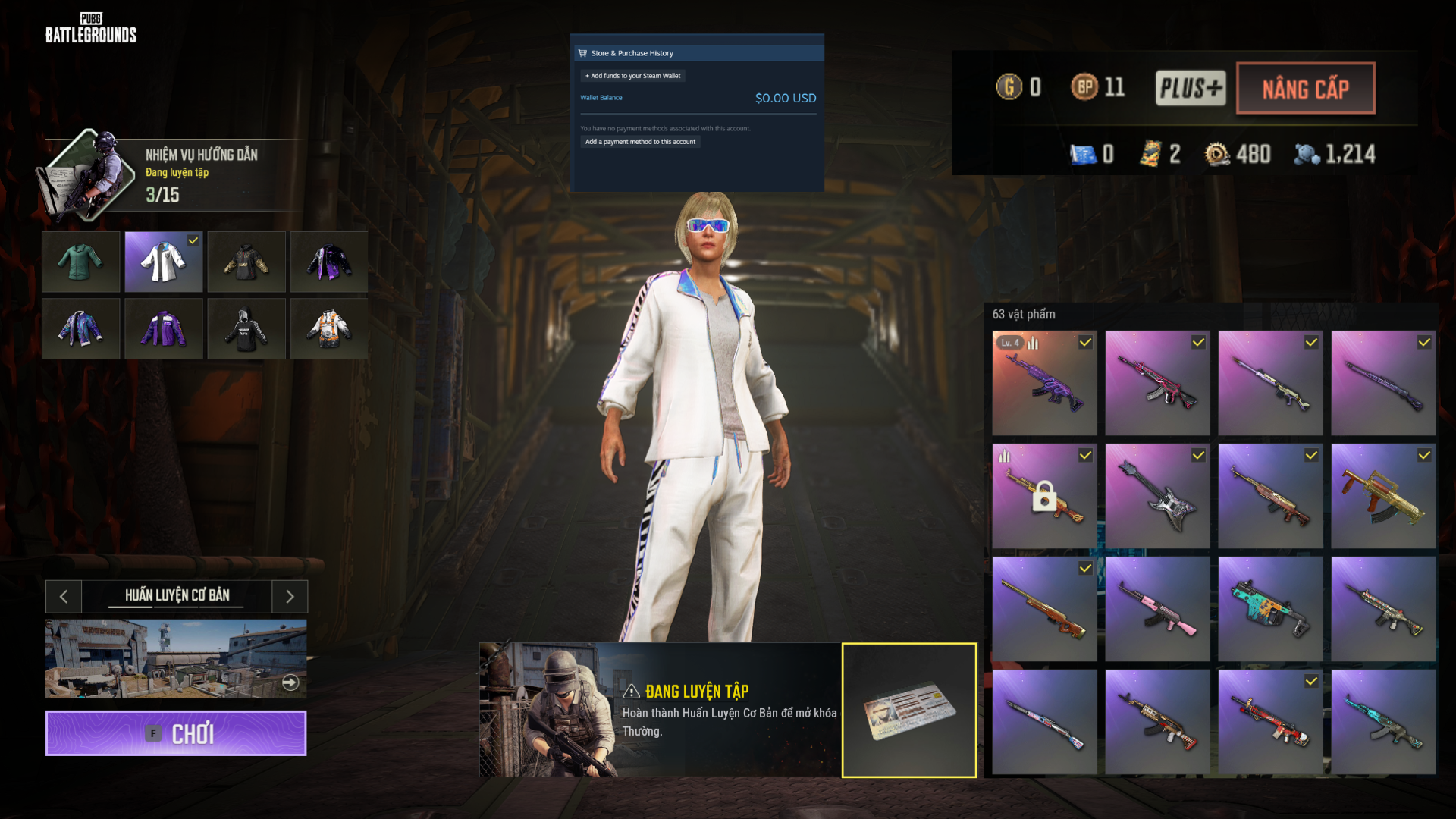The image size is (1456, 819).
Task: Select the pink rifle skin
Action: (1157, 609)
